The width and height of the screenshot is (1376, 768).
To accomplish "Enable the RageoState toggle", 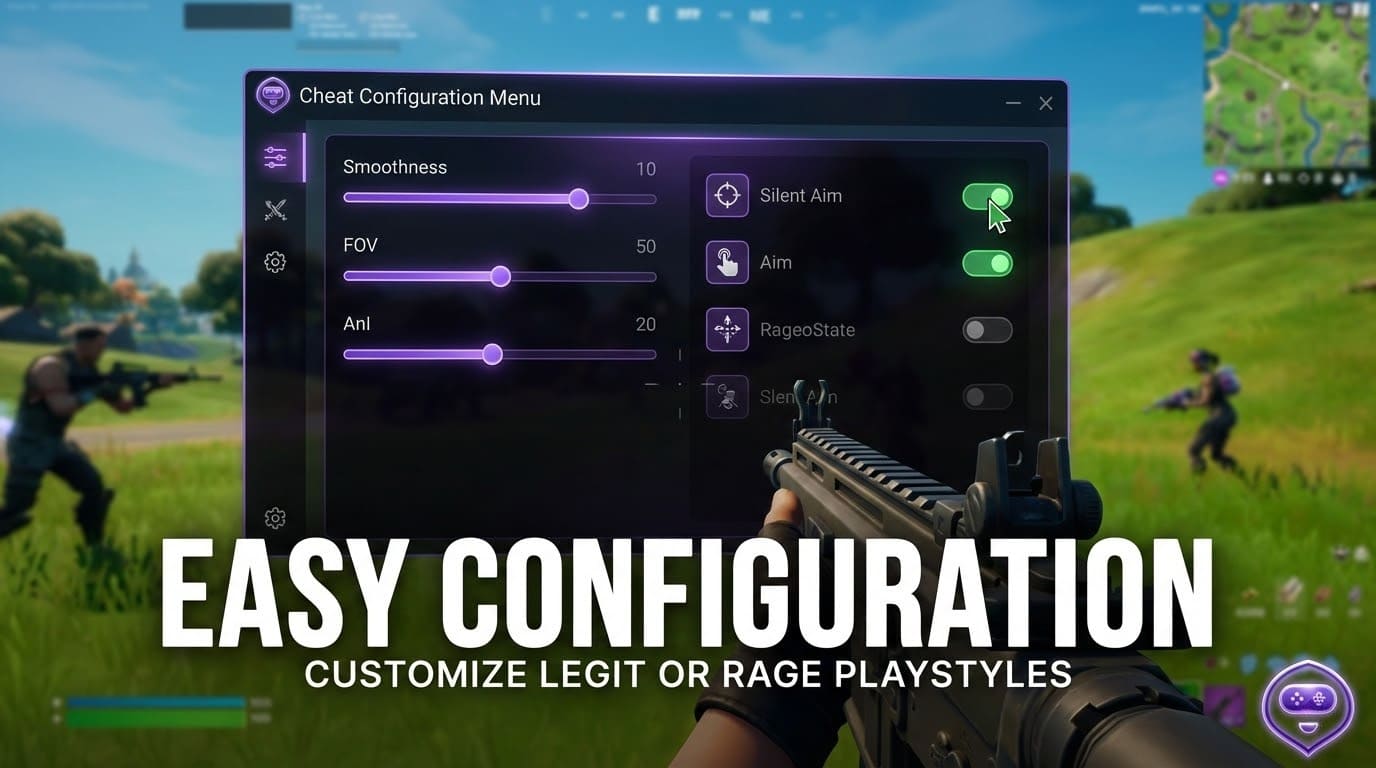I will [987, 330].
